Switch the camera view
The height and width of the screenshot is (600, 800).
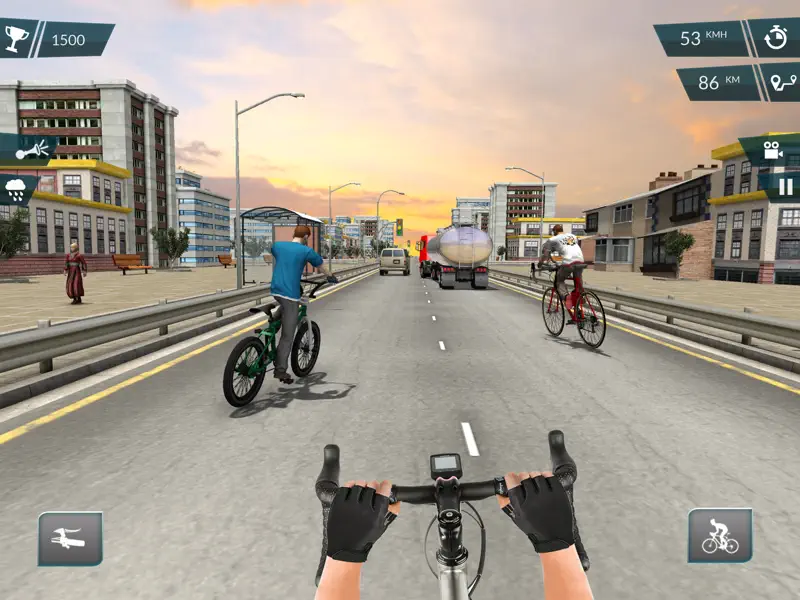[772, 150]
